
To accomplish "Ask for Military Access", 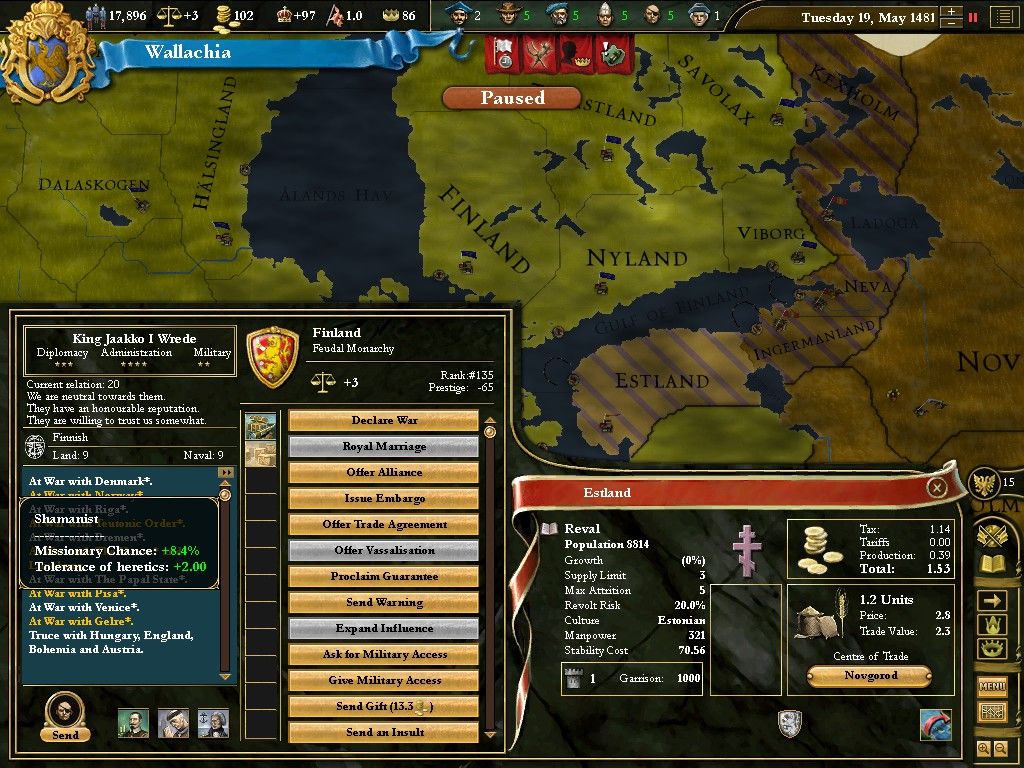I will click(384, 654).
